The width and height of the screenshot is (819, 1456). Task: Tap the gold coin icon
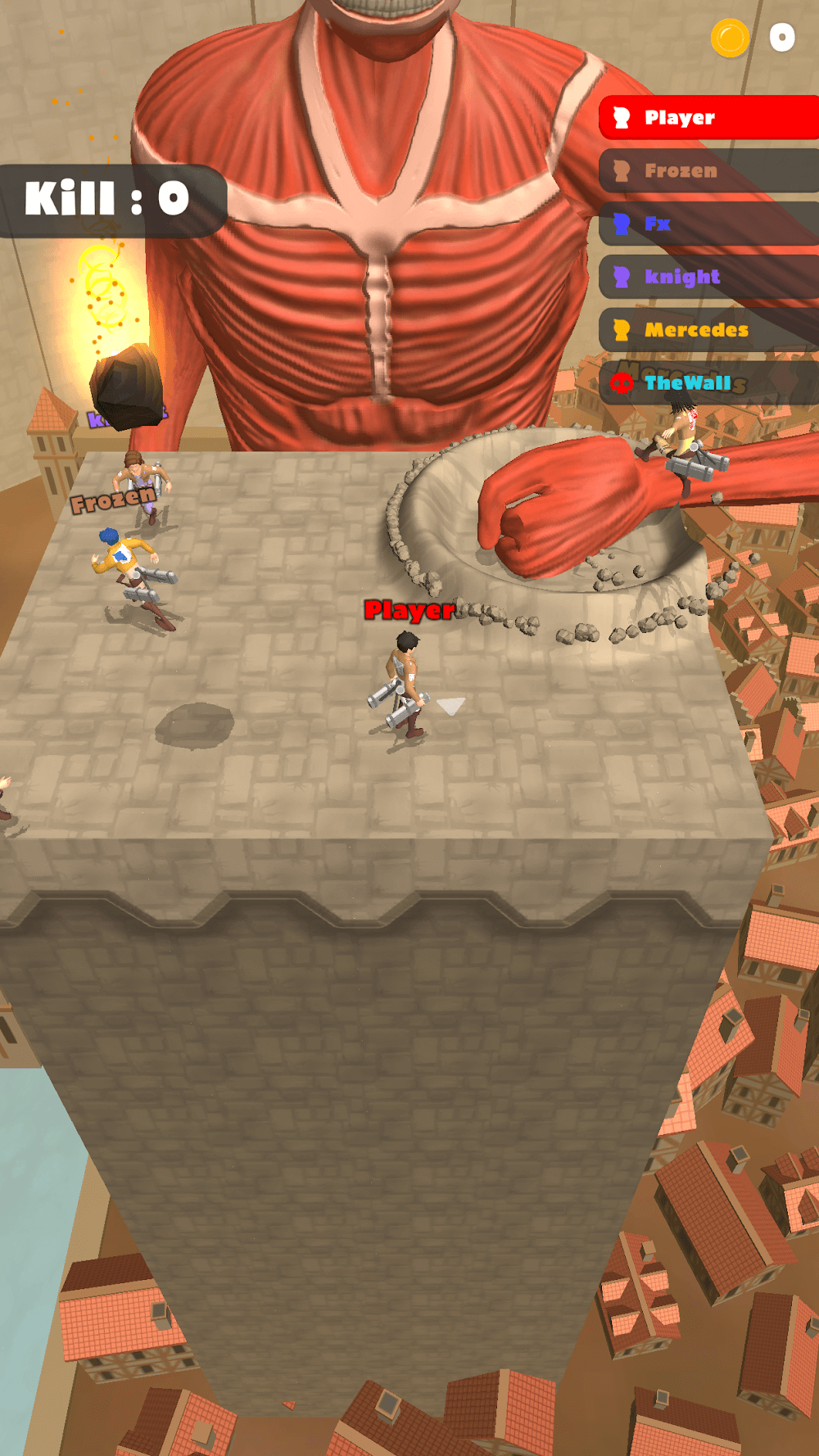(730, 38)
